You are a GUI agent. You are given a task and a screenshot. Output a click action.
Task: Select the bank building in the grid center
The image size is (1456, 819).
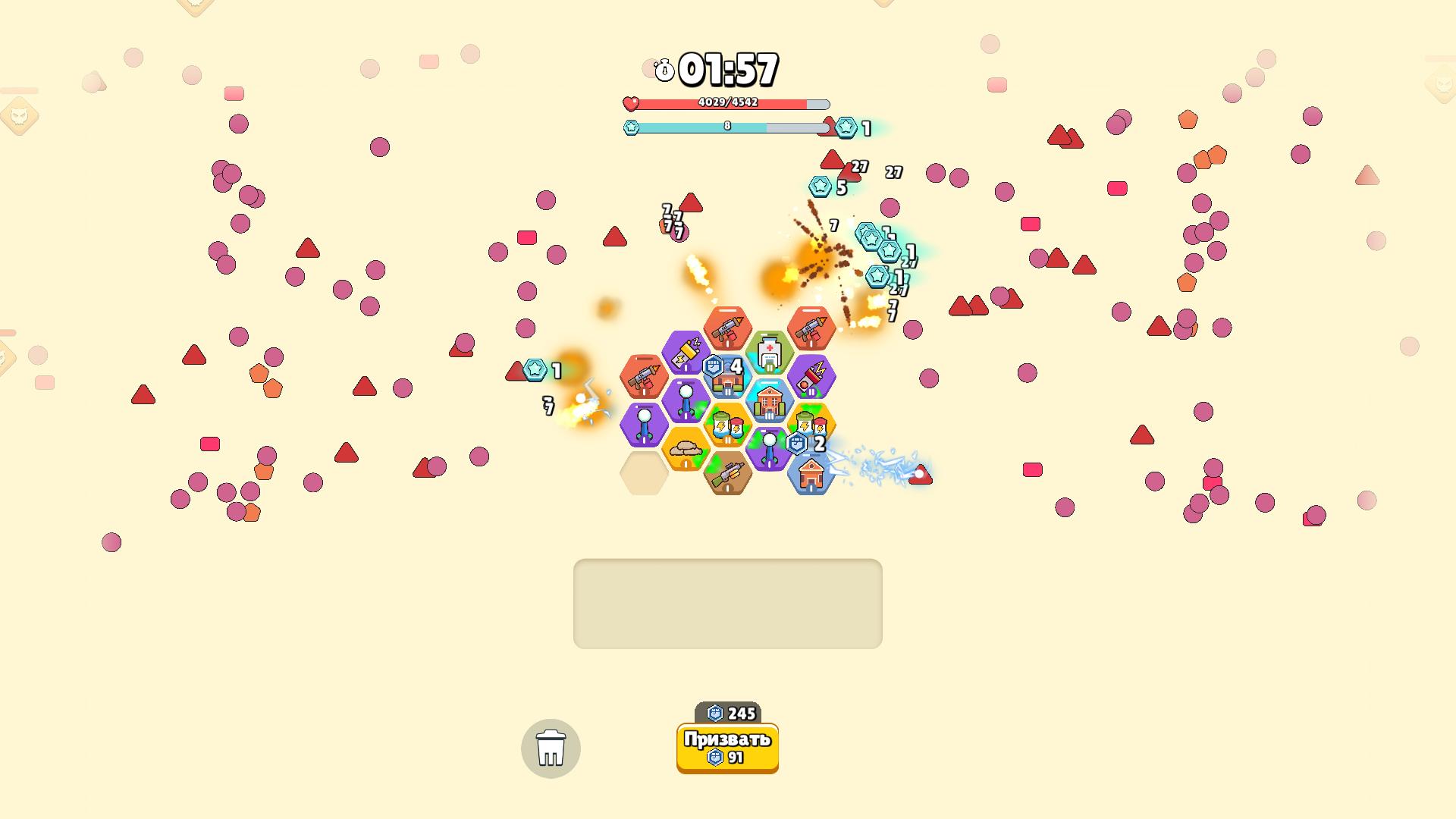pos(770,400)
